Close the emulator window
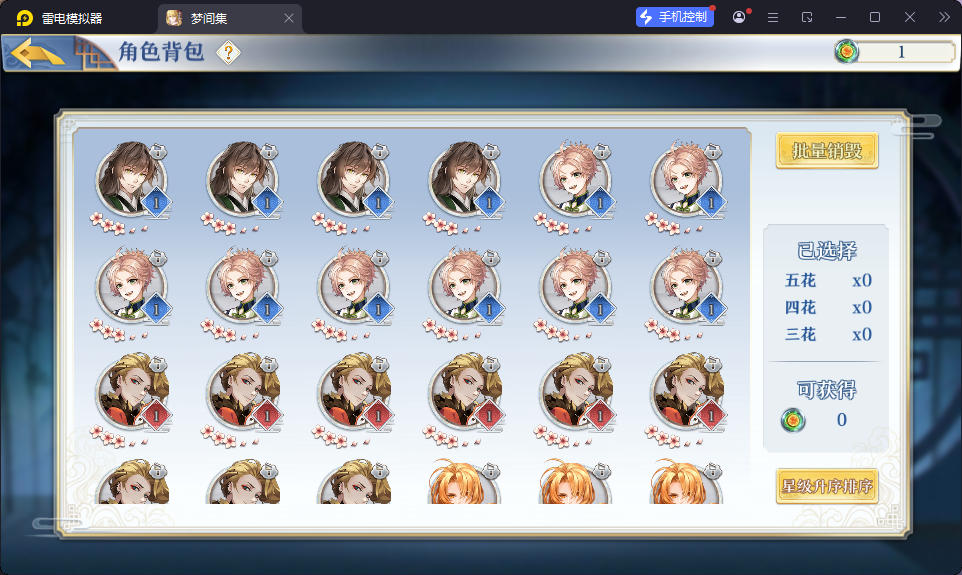 point(909,17)
